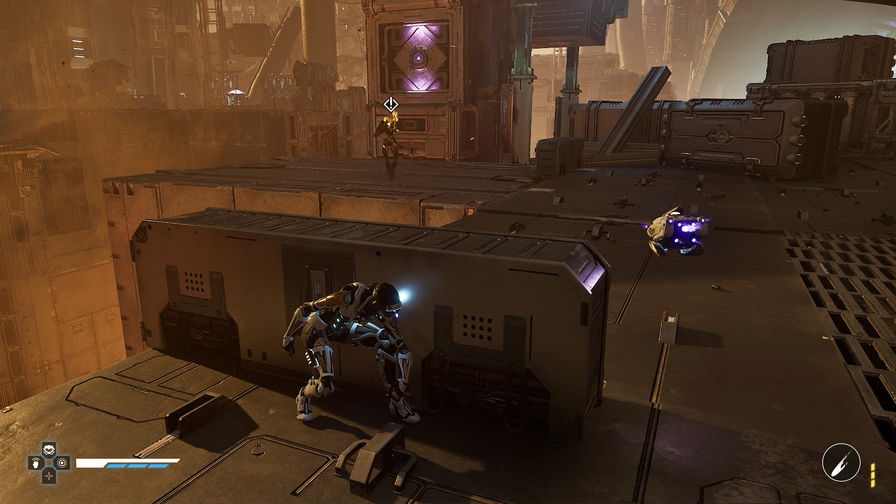Activate the concentric rings icon in the D-pad selector
Screen dimensions: 896x504
tap(60, 463)
